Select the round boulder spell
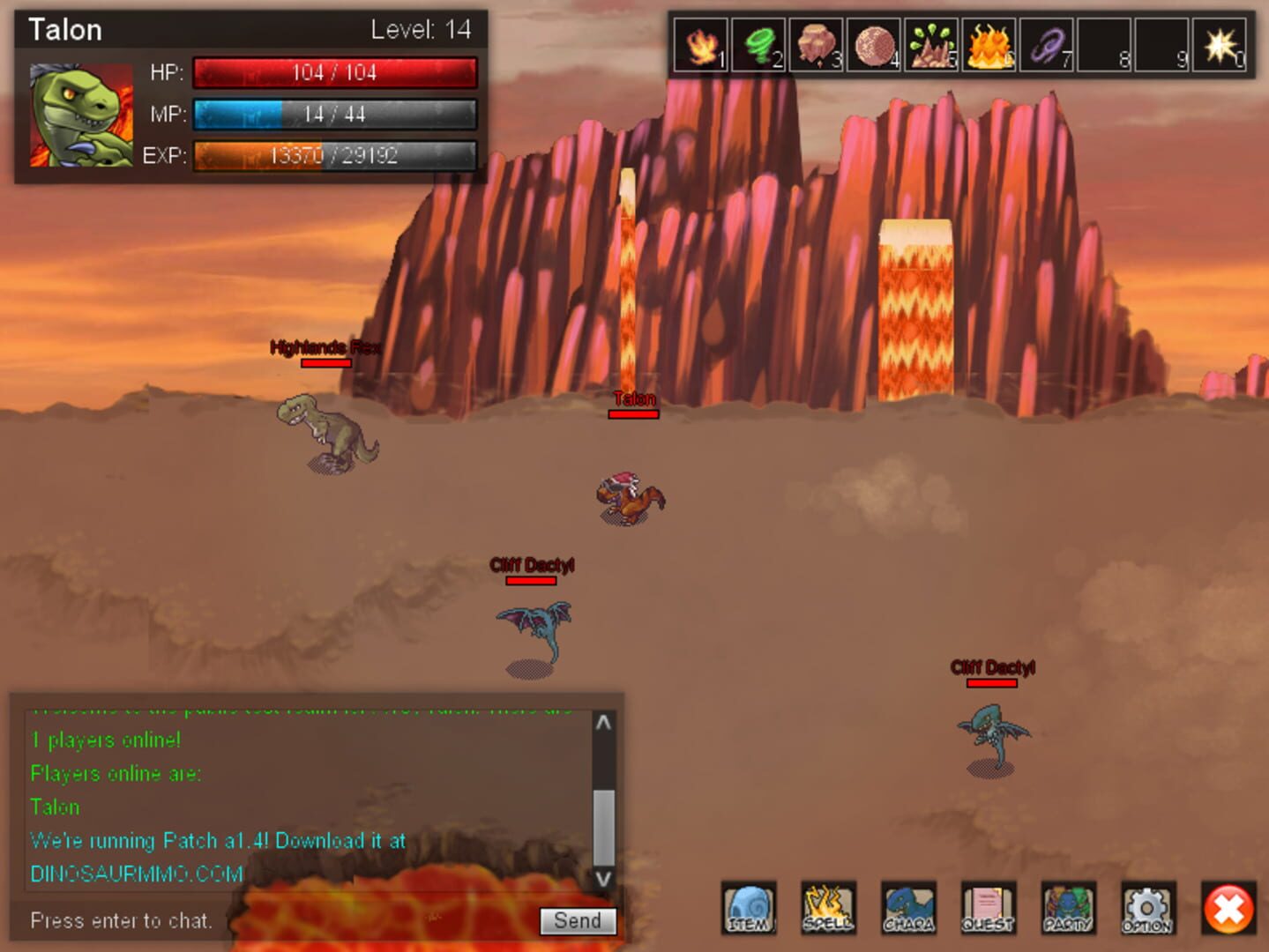1269x952 pixels. pos(873,46)
